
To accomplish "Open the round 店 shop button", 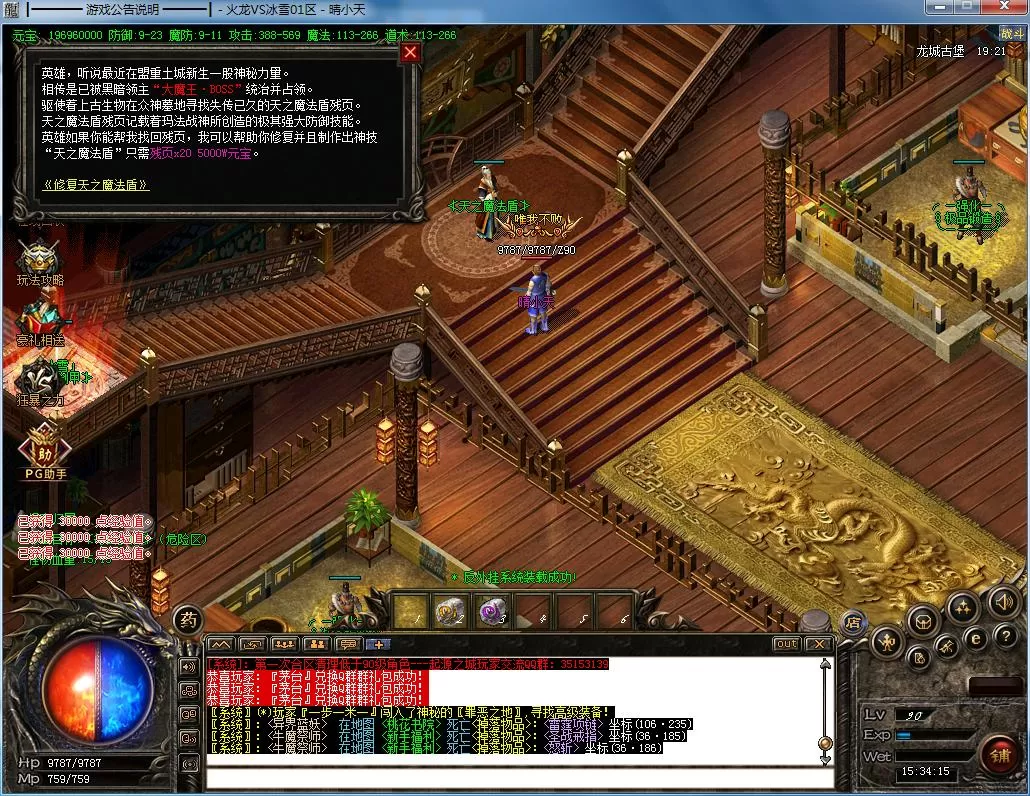I will coord(852,621).
